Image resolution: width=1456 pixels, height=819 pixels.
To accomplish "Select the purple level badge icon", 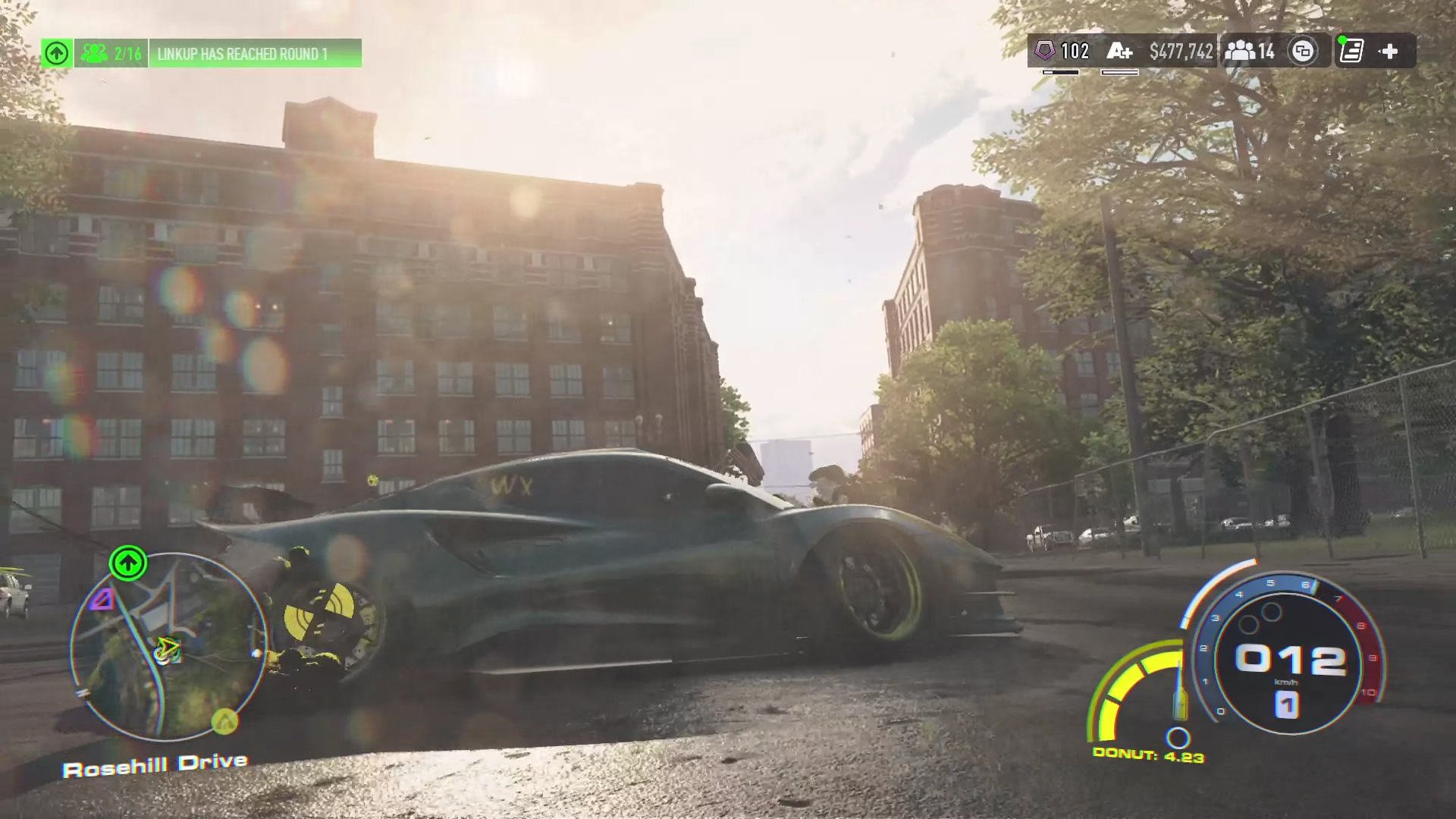I will [x=1045, y=52].
